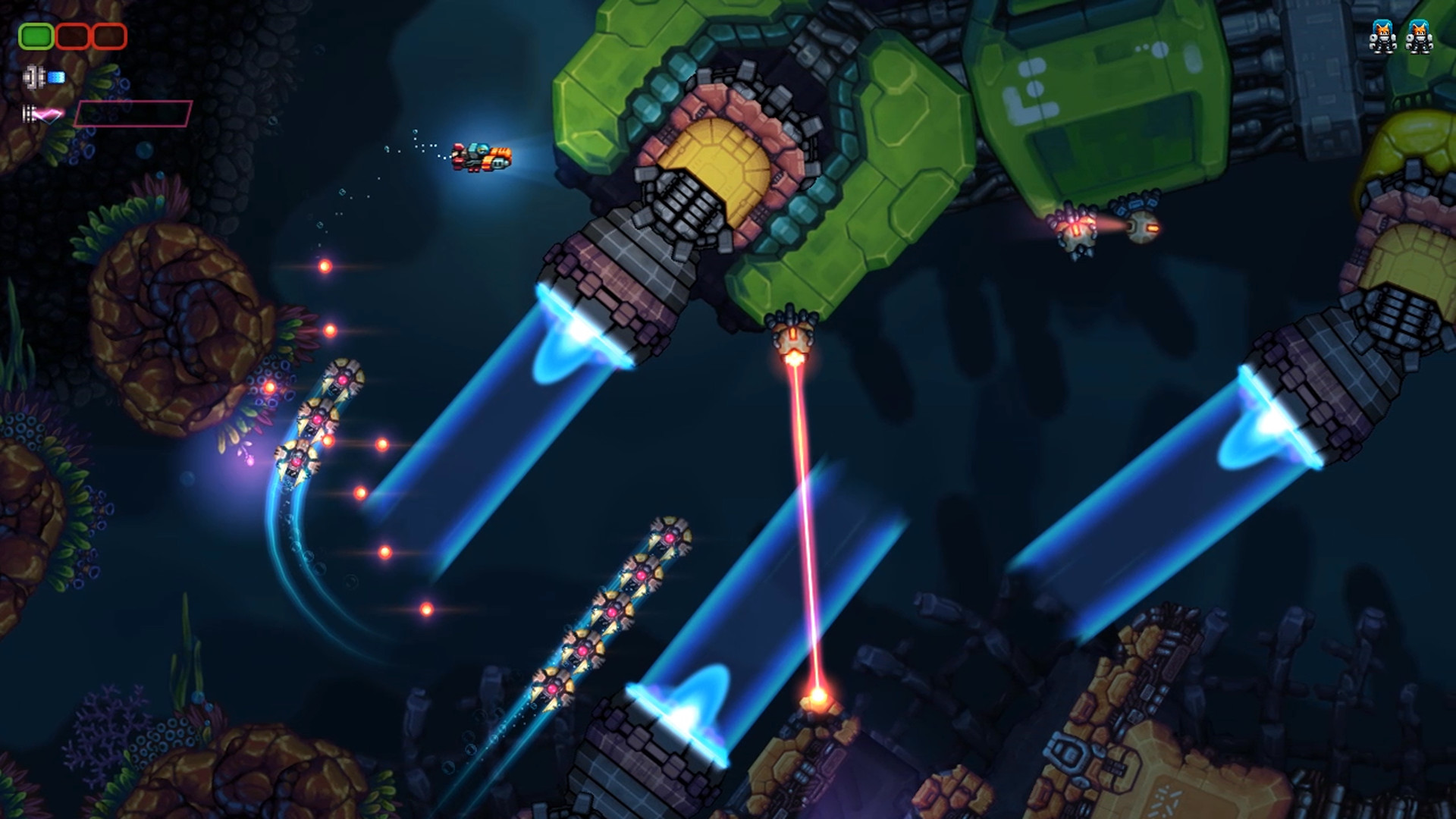This screenshot has height=819, width=1456.
Task: Click the second empty red health slot
Action: (x=108, y=36)
